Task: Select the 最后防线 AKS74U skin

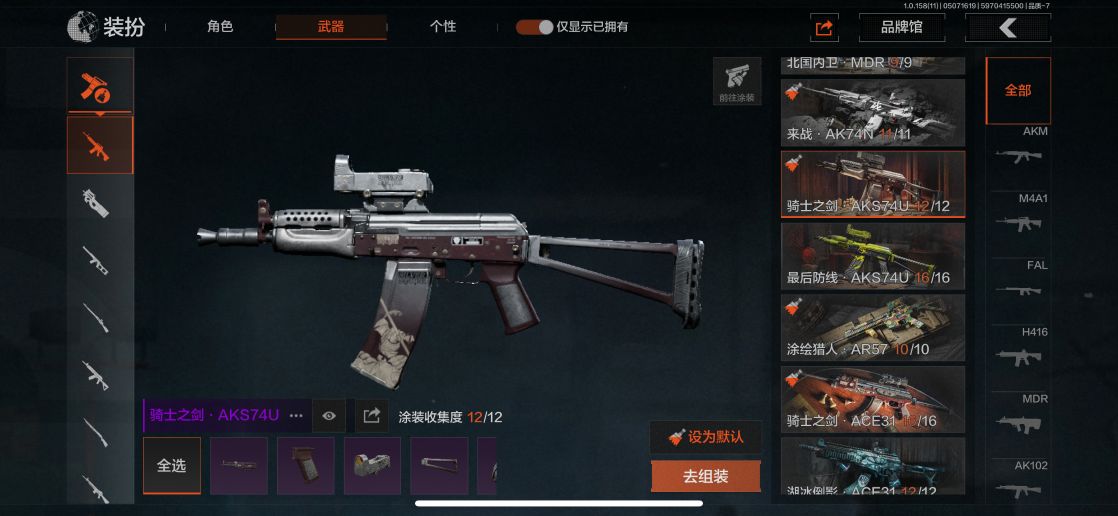Action: pos(873,255)
